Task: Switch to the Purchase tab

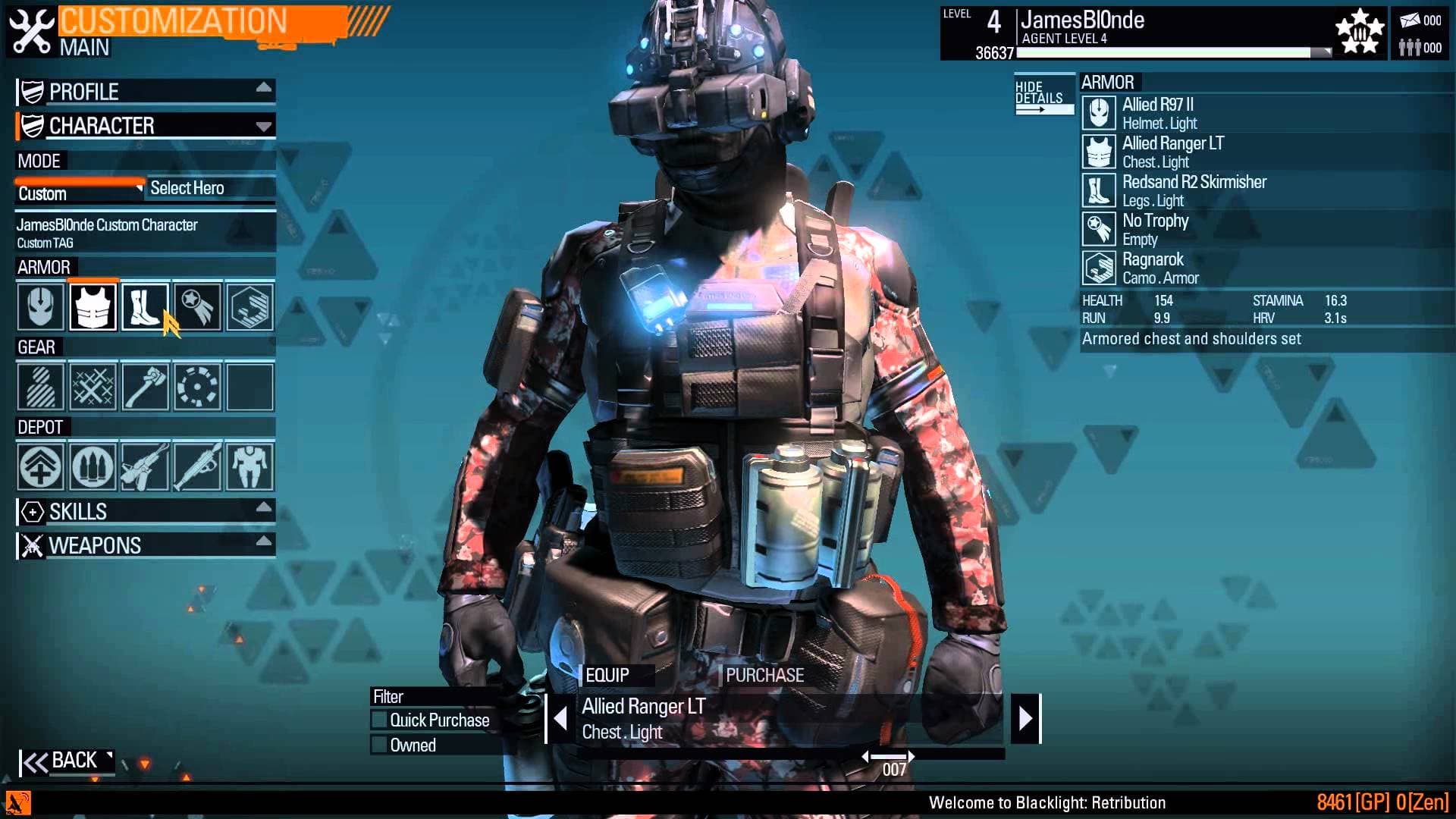Action: click(x=764, y=674)
